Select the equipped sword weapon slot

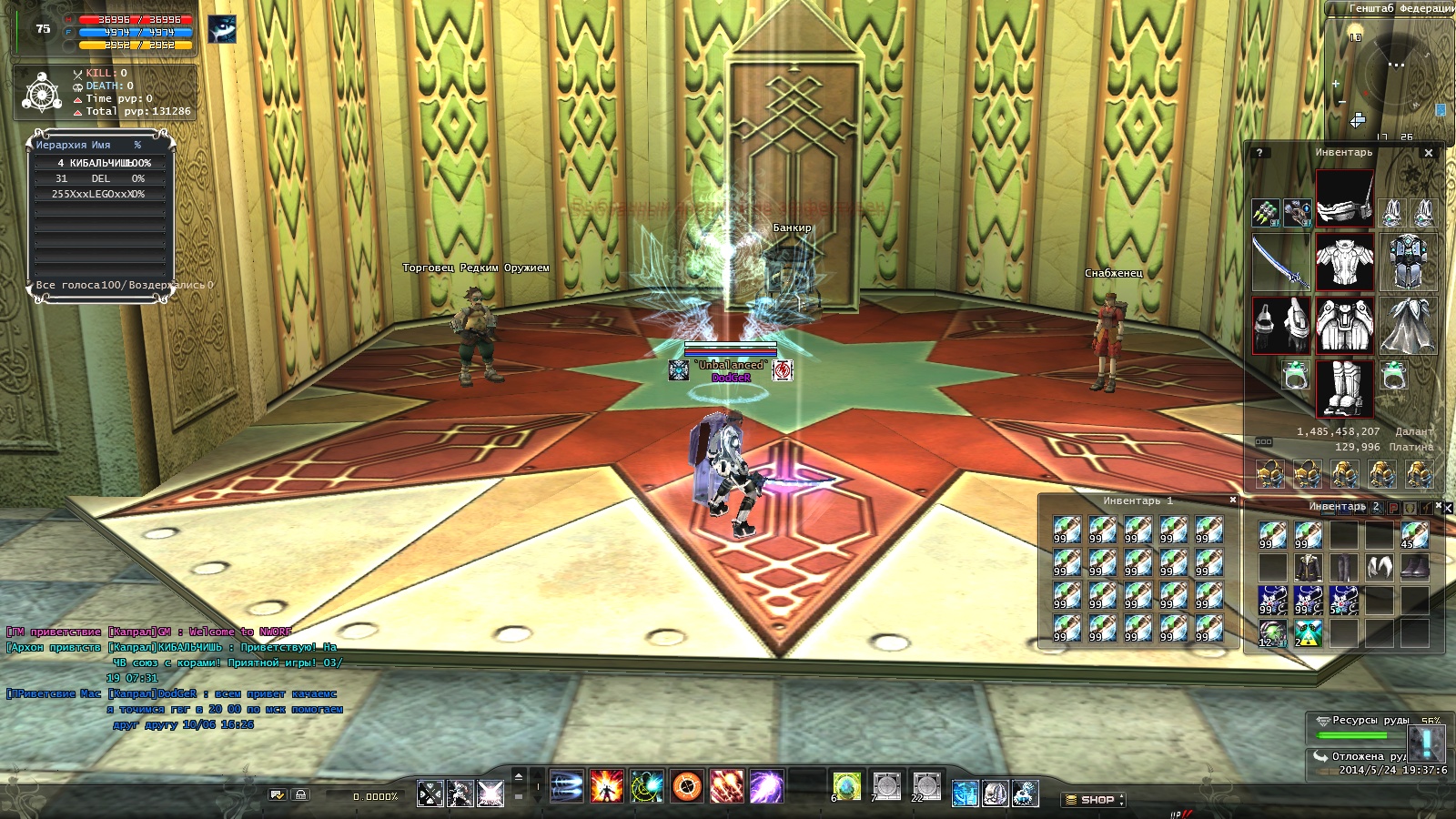(1279, 263)
